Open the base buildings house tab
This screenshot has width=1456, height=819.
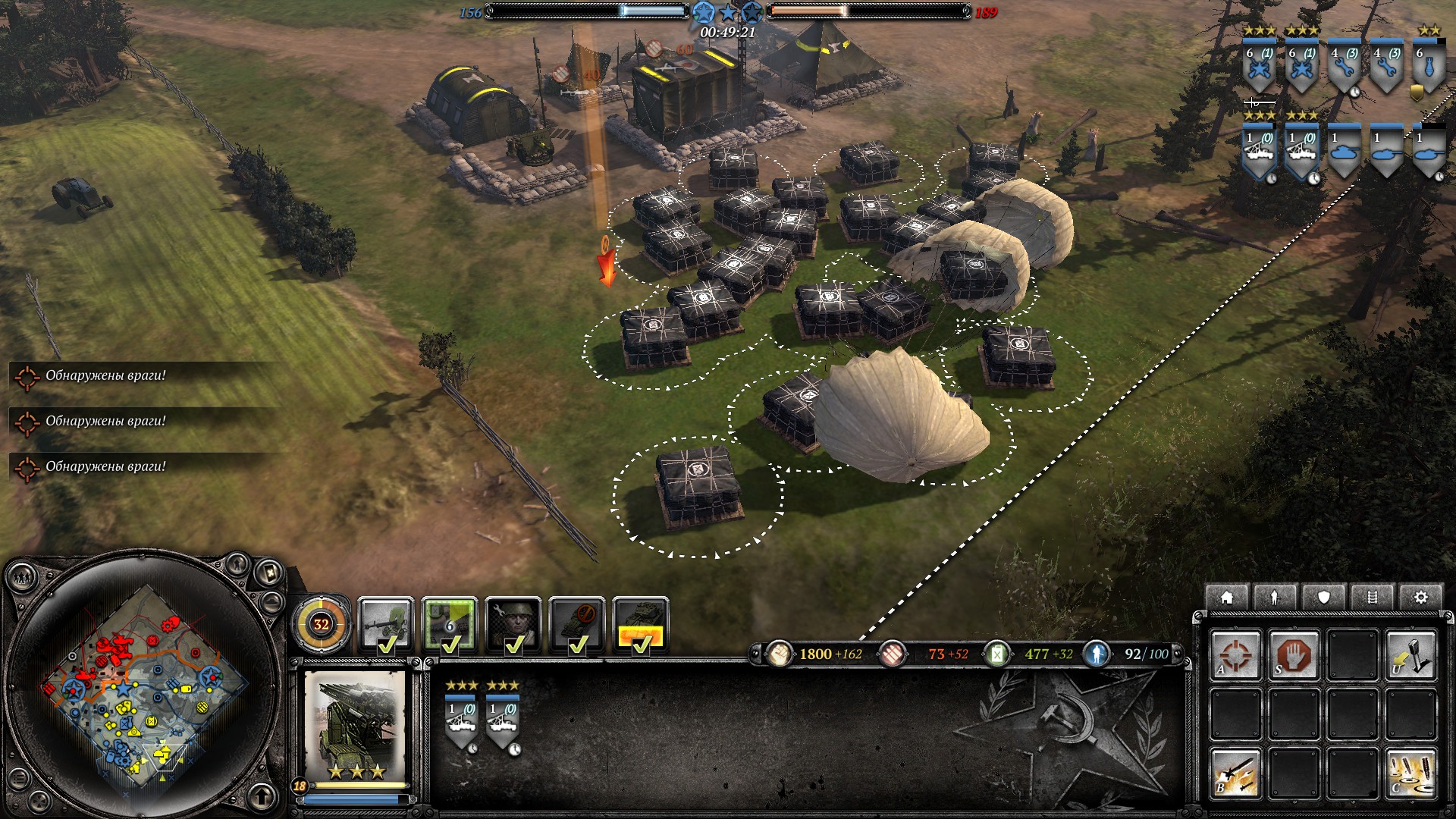[1226, 598]
